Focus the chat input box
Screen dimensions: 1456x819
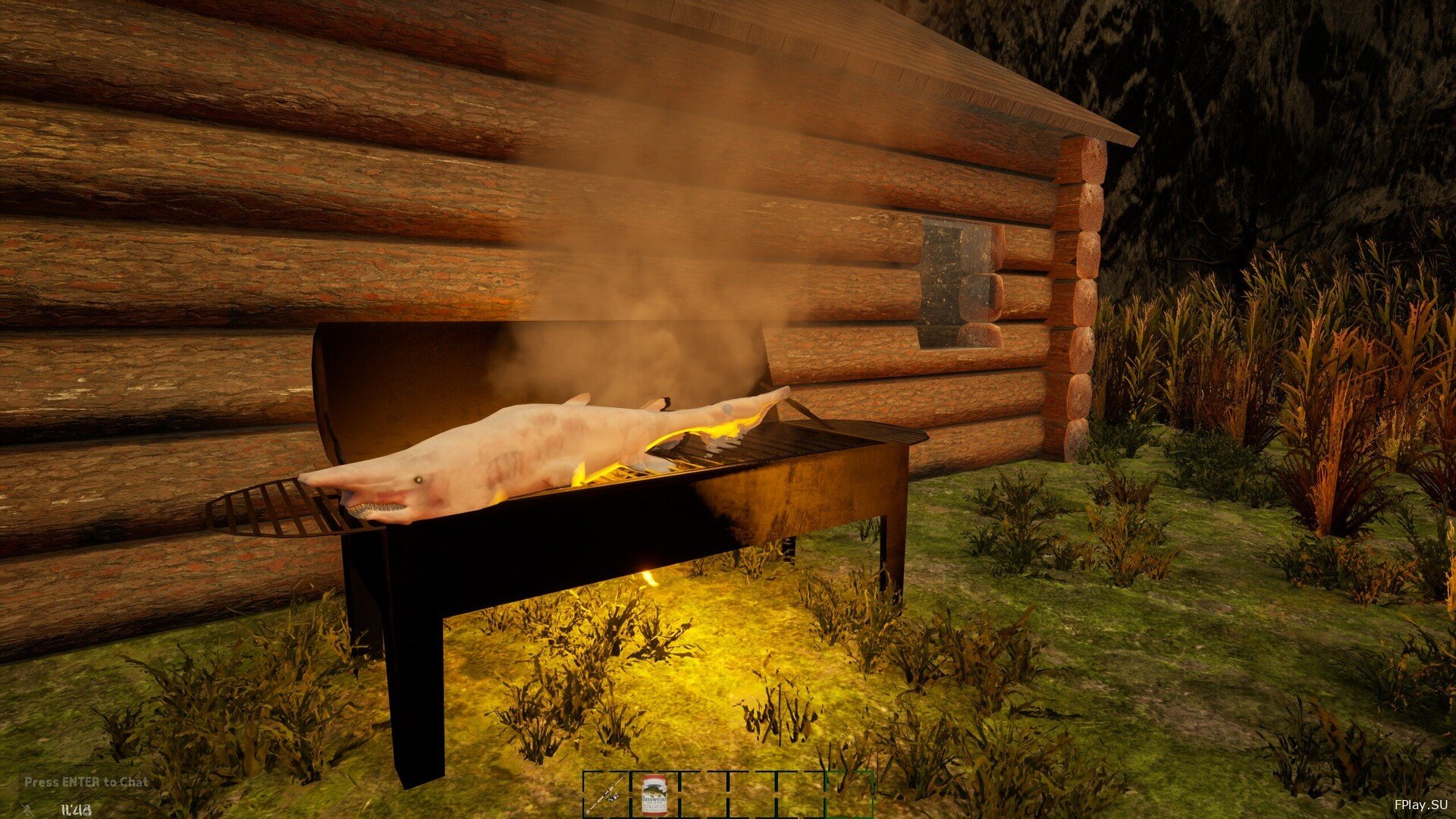coord(86,782)
